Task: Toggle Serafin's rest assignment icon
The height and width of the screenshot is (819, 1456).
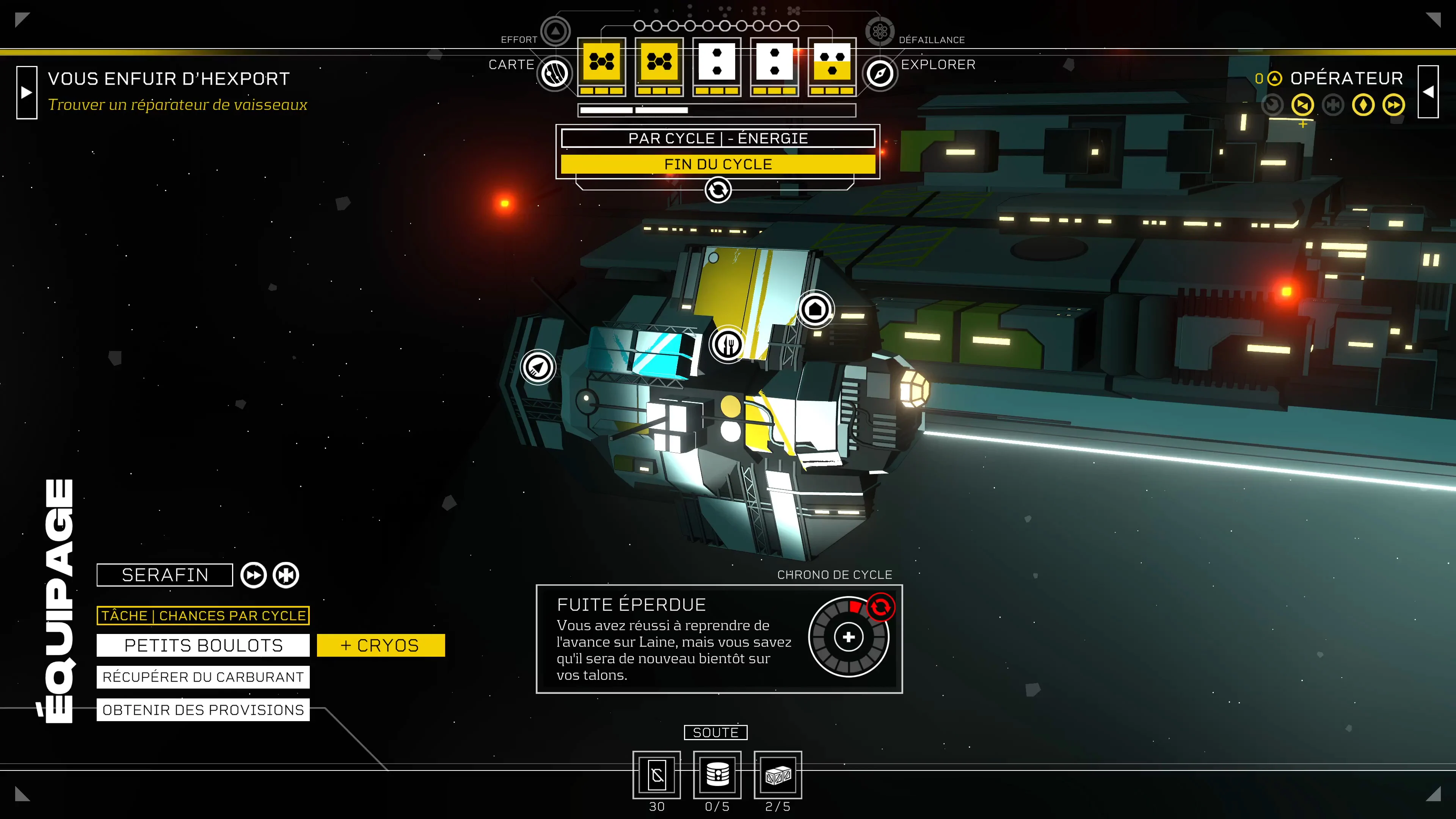Action: (286, 575)
